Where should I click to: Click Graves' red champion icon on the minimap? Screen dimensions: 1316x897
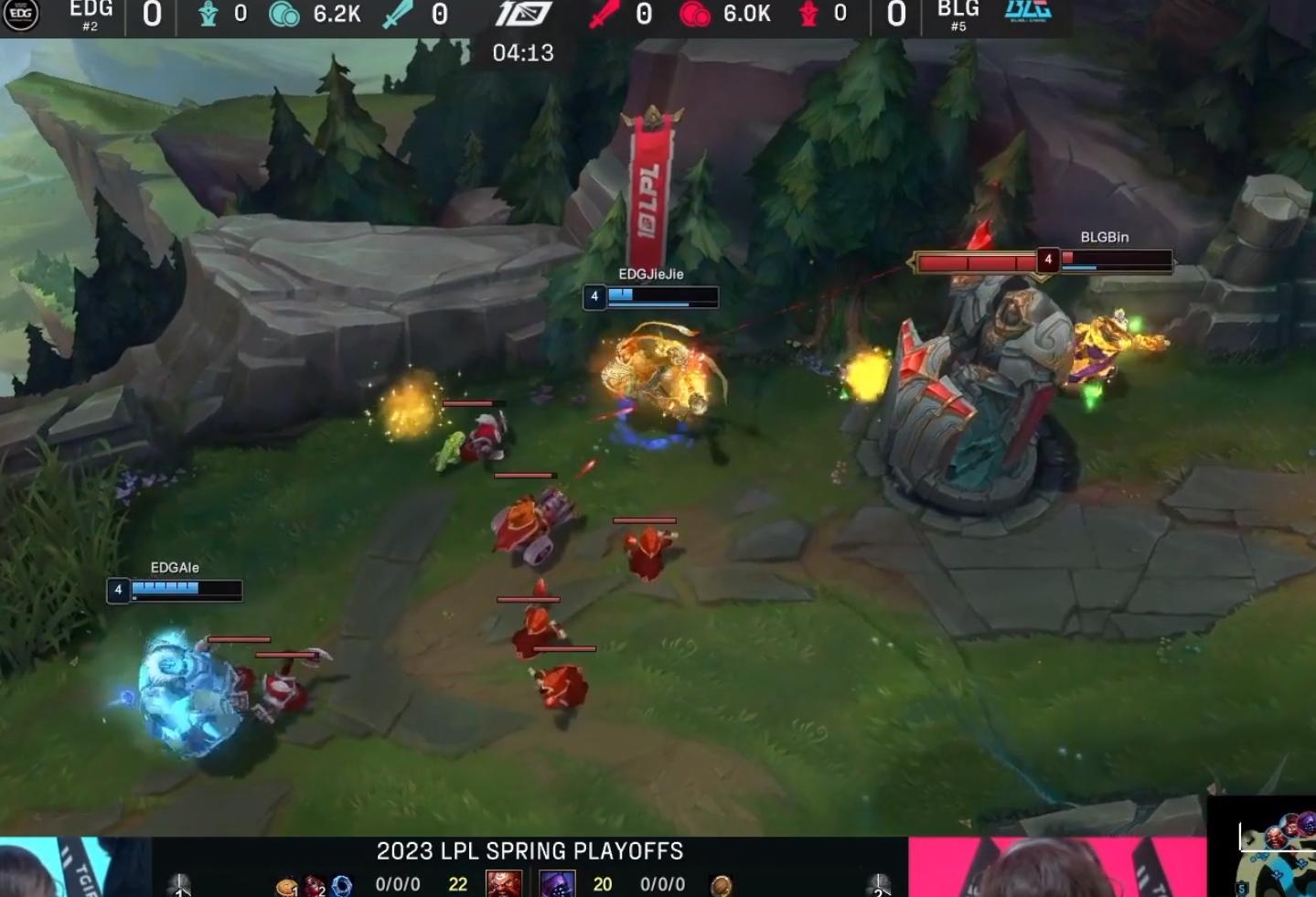point(1276,838)
